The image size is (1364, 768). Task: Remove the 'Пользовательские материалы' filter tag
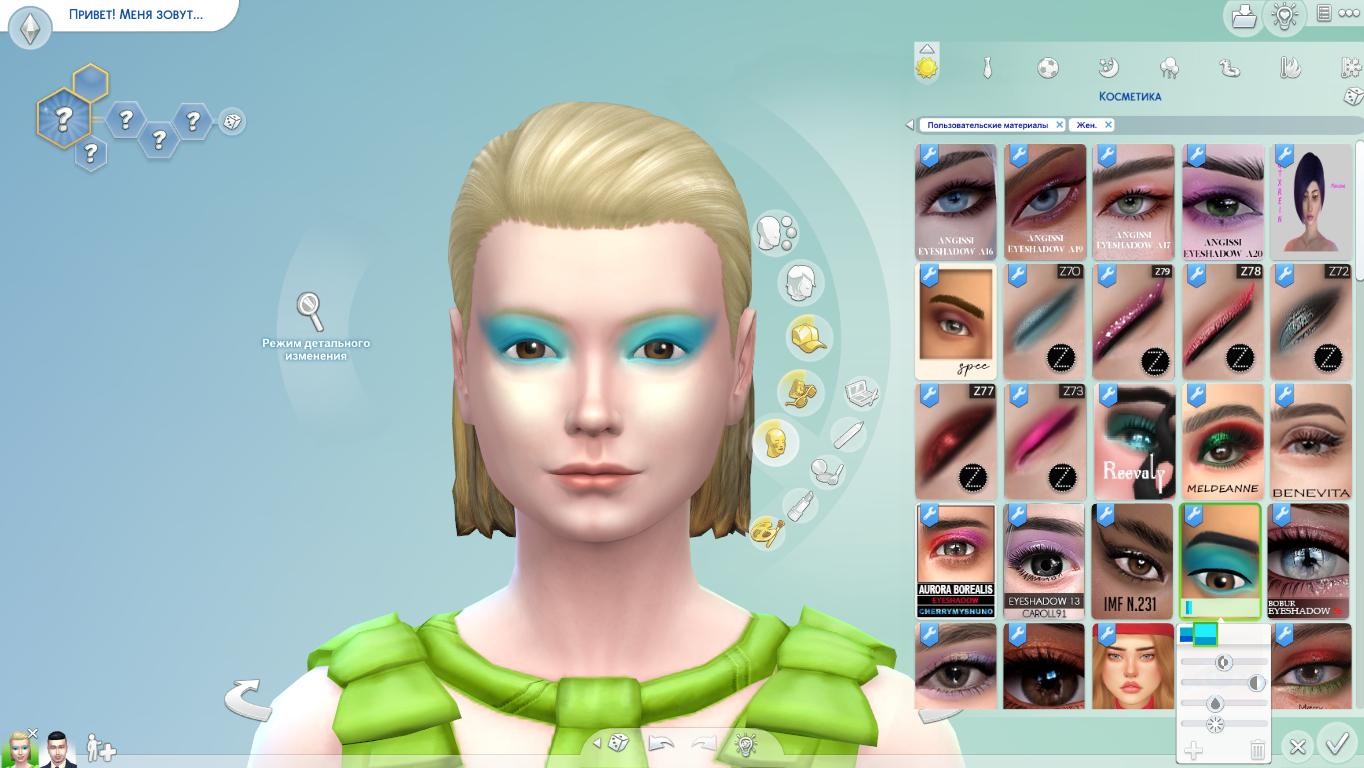click(1060, 125)
